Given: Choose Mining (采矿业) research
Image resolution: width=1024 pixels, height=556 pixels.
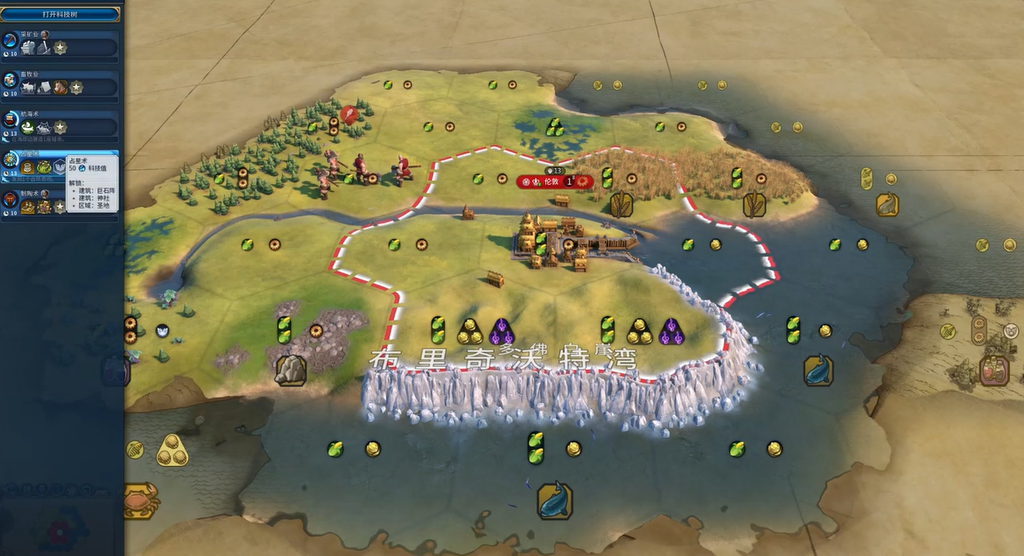Looking at the screenshot, I should pyautogui.click(x=60, y=43).
